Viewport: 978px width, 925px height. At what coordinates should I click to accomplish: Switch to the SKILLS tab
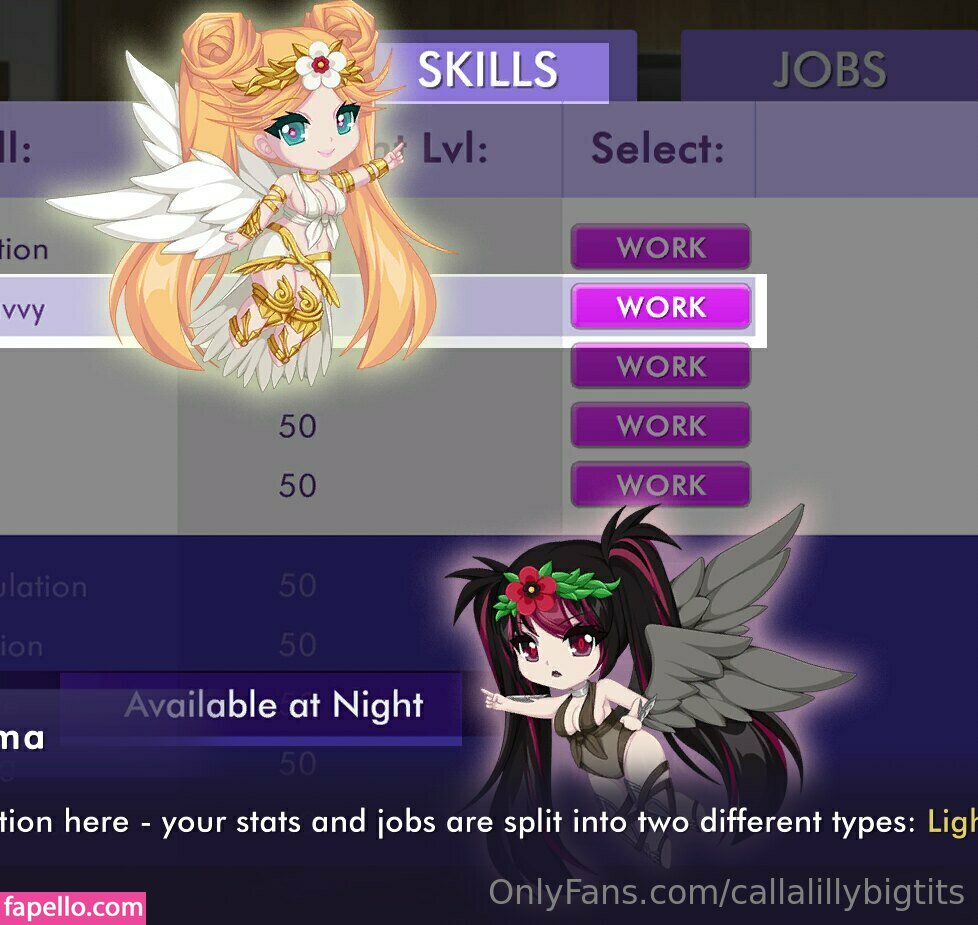coord(489,70)
